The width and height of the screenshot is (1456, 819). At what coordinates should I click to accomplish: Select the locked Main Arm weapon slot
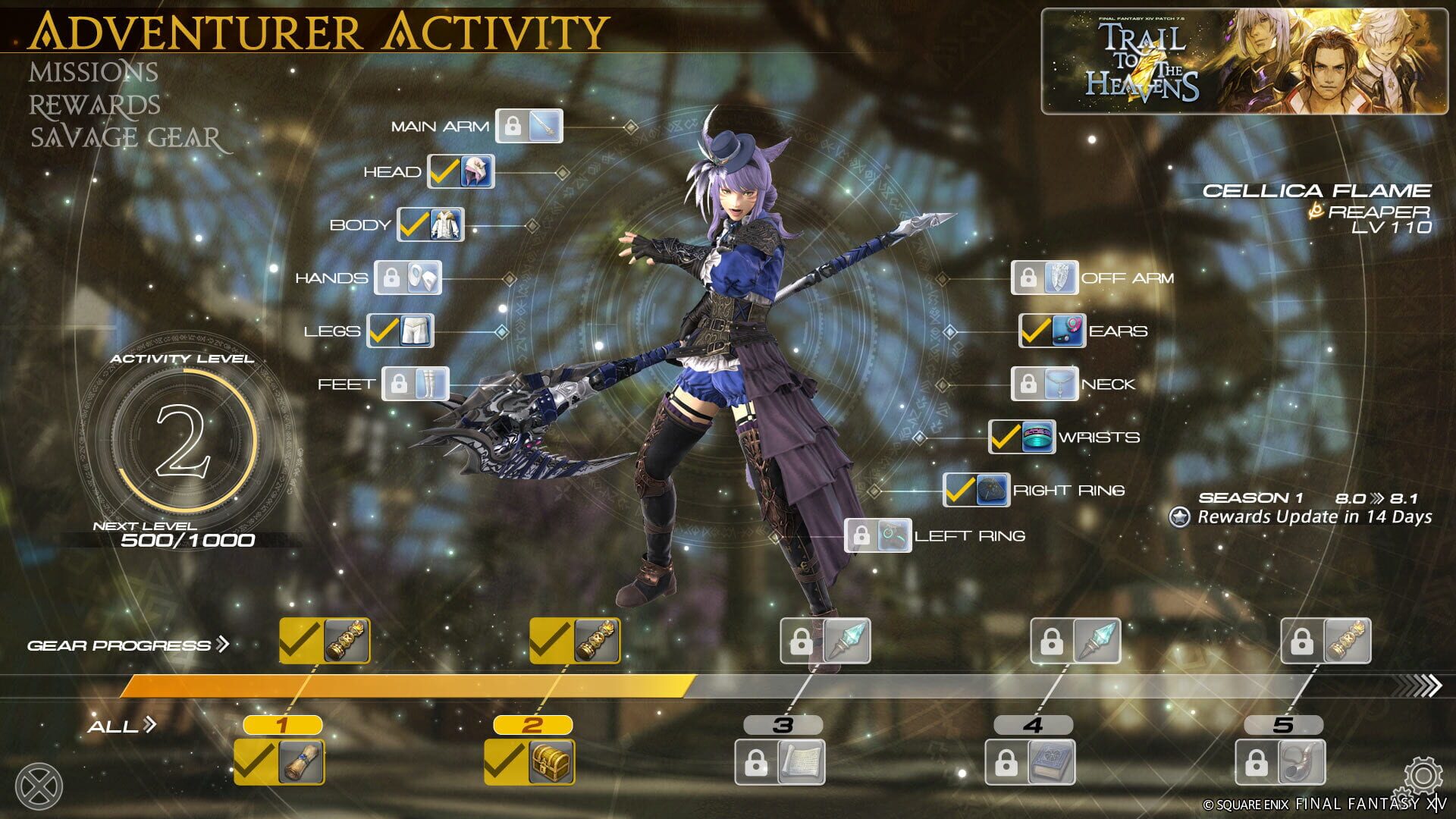(x=531, y=127)
